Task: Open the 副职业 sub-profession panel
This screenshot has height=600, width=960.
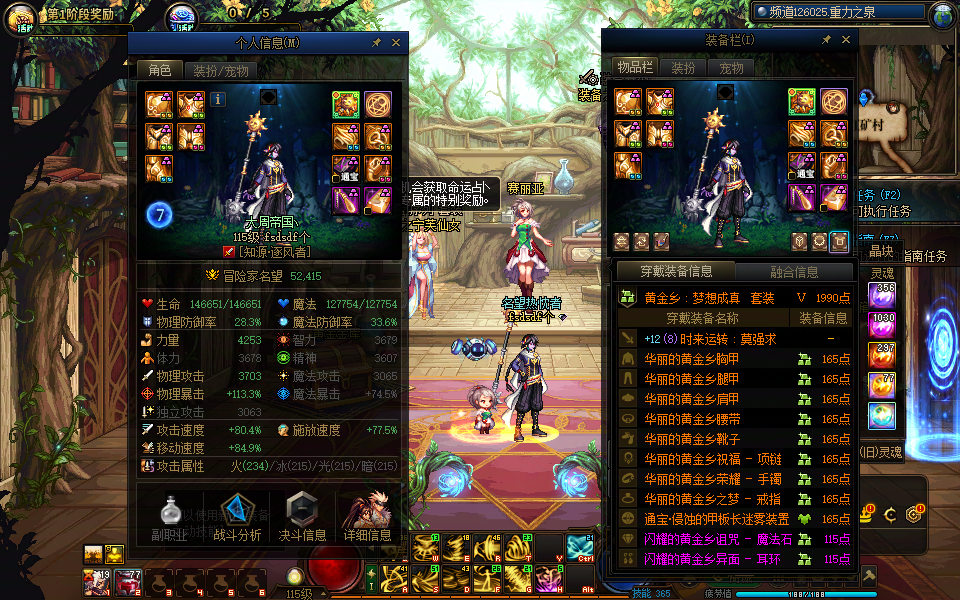Action: pyautogui.click(x=169, y=519)
